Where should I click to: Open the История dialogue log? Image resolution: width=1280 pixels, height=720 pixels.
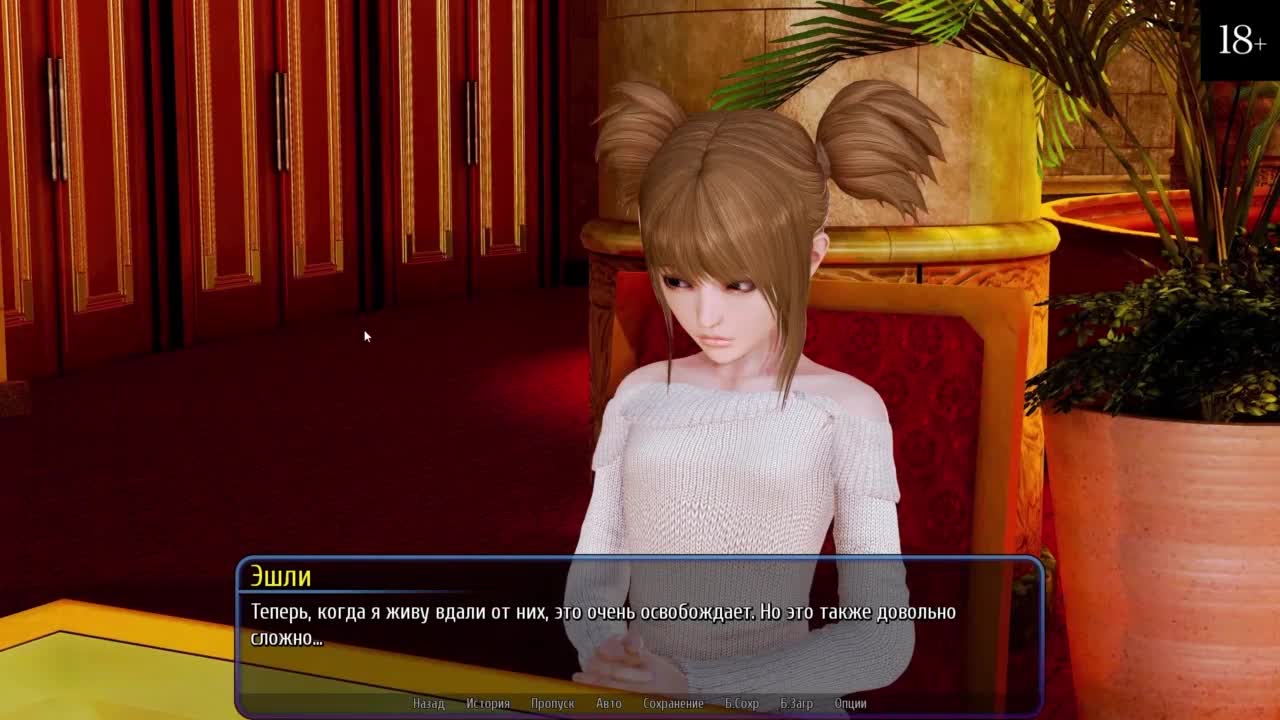coord(488,703)
